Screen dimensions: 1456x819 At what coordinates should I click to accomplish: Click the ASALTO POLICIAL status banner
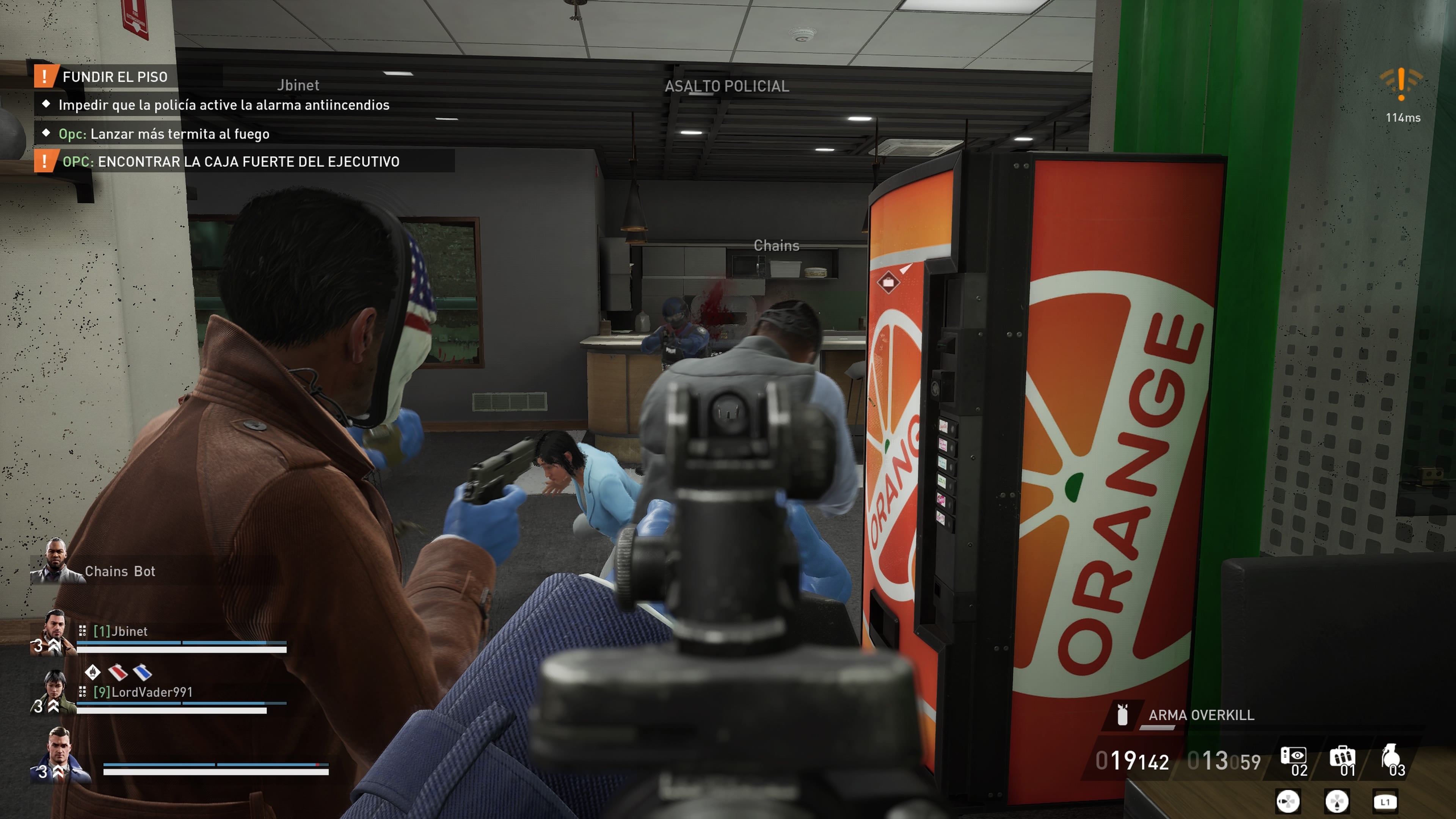727,86
